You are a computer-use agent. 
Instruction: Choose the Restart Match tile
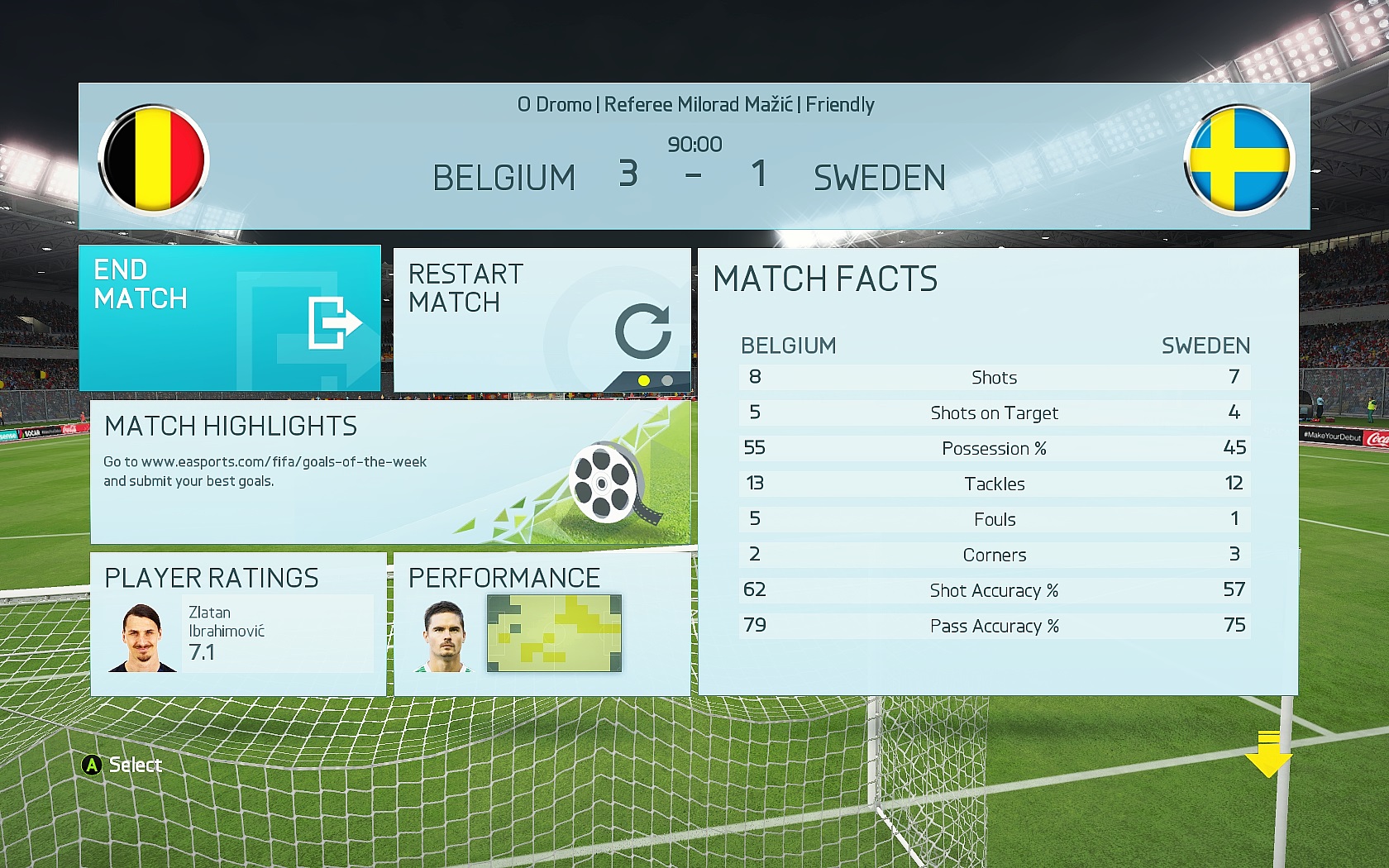[542, 317]
